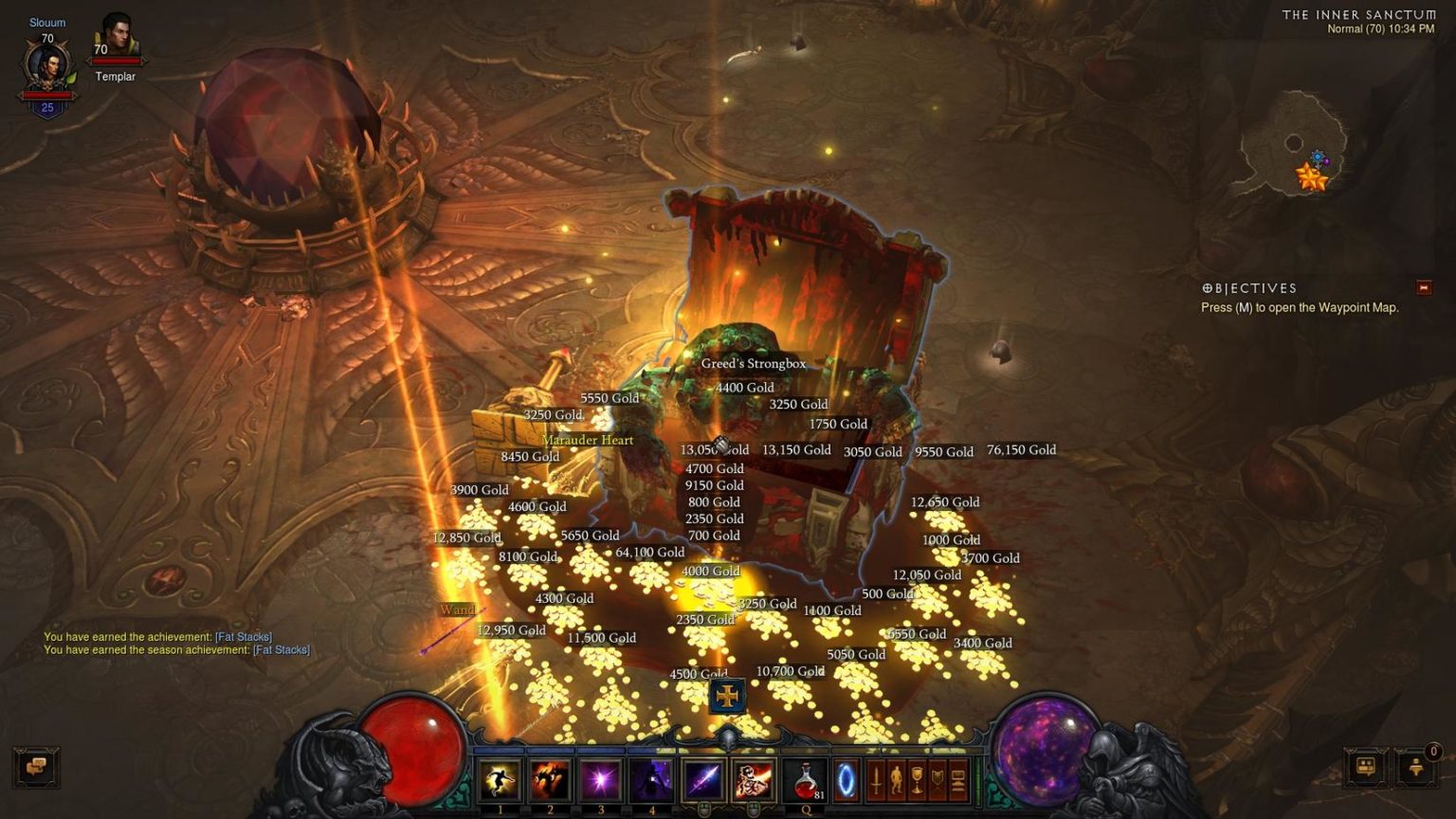Select the chat bubble icon bottom-left
Viewport: 1456px width, 819px height.
[x=37, y=768]
